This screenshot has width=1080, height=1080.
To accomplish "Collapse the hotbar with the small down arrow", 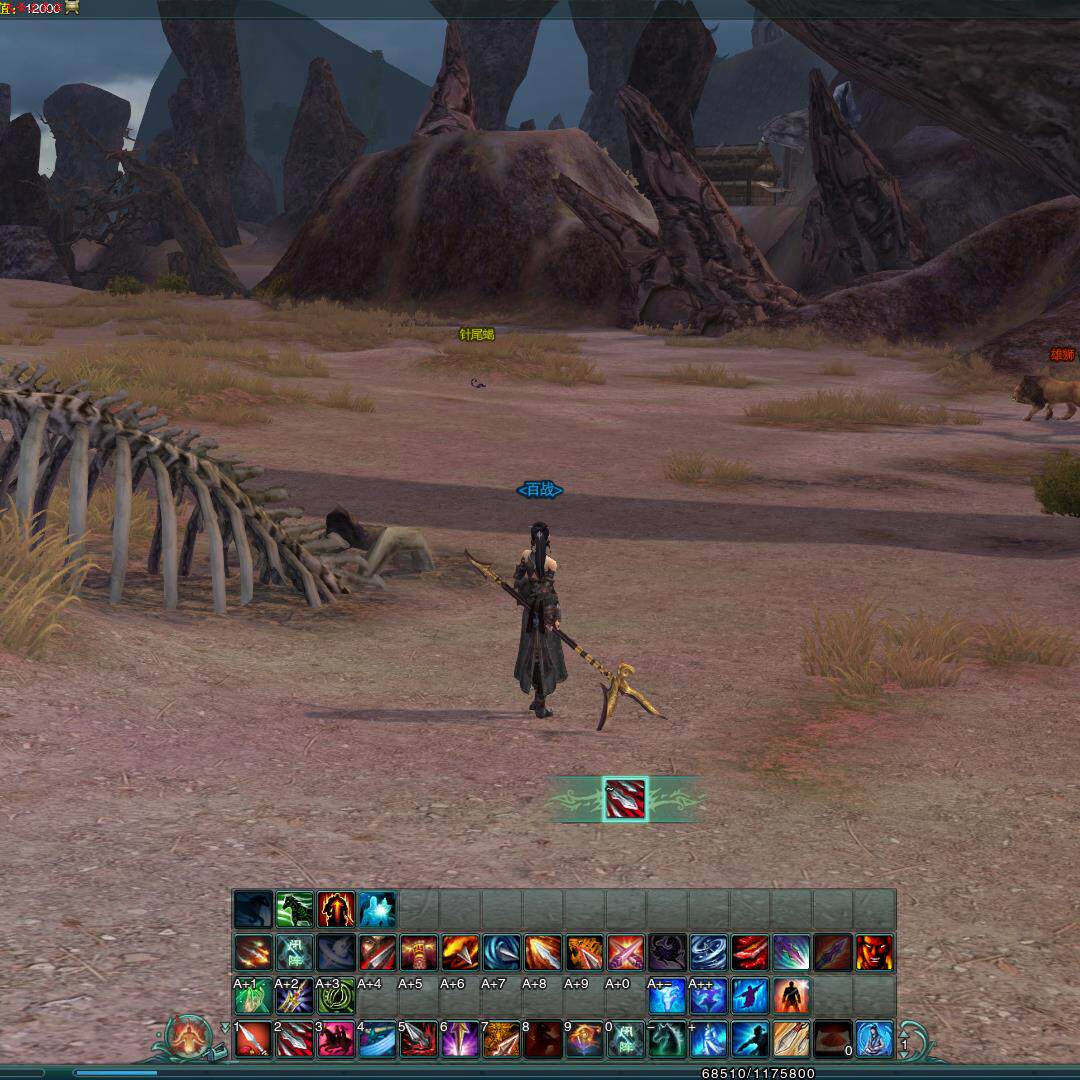I will coord(224,1028).
